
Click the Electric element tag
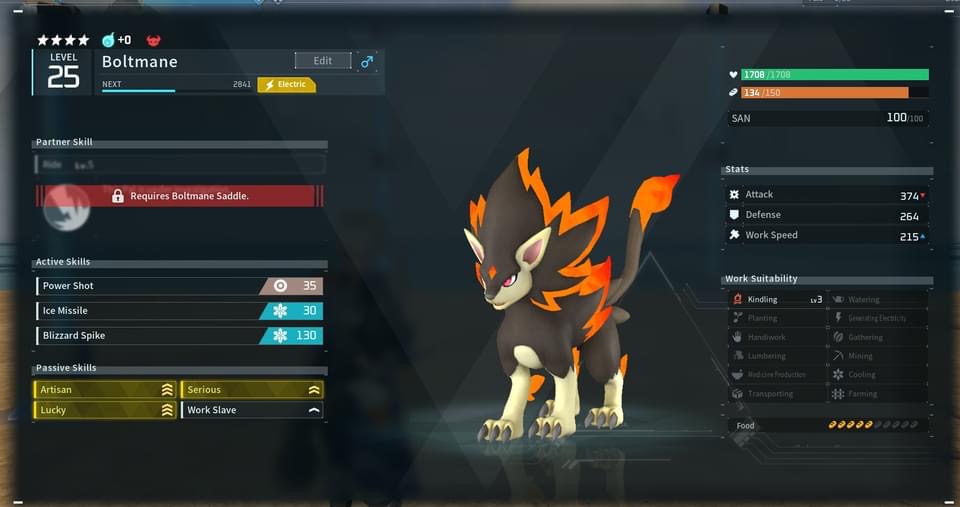point(286,85)
